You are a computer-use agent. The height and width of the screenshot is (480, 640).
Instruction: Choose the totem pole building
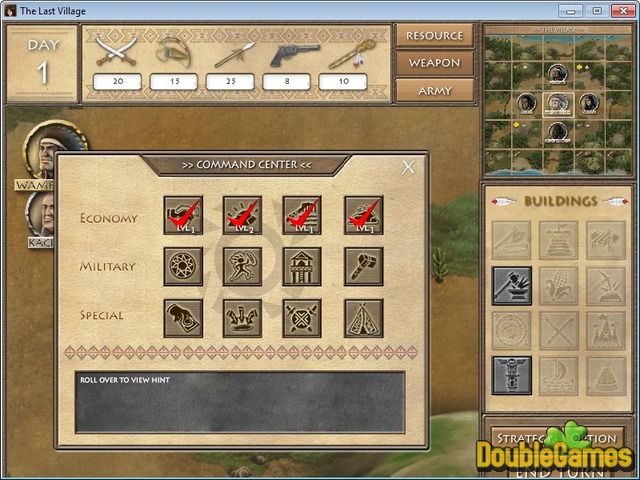[x=511, y=375]
